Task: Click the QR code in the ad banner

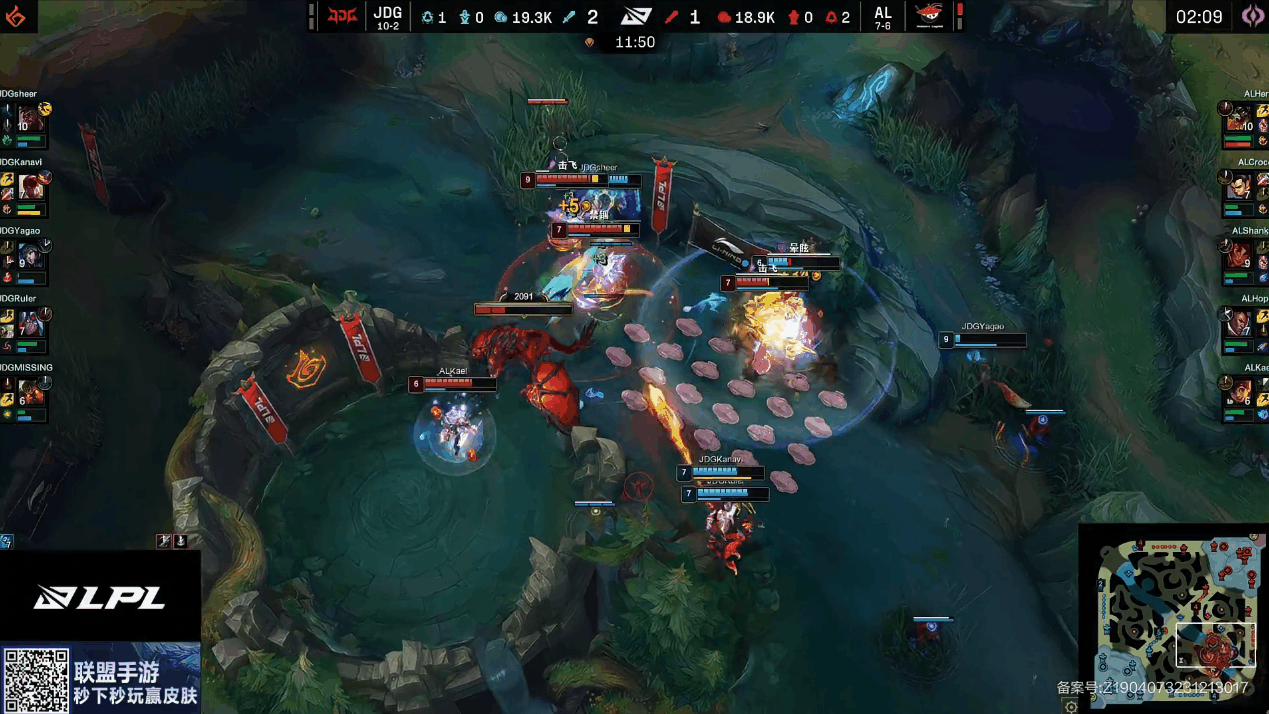Action: tap(35, 679)
